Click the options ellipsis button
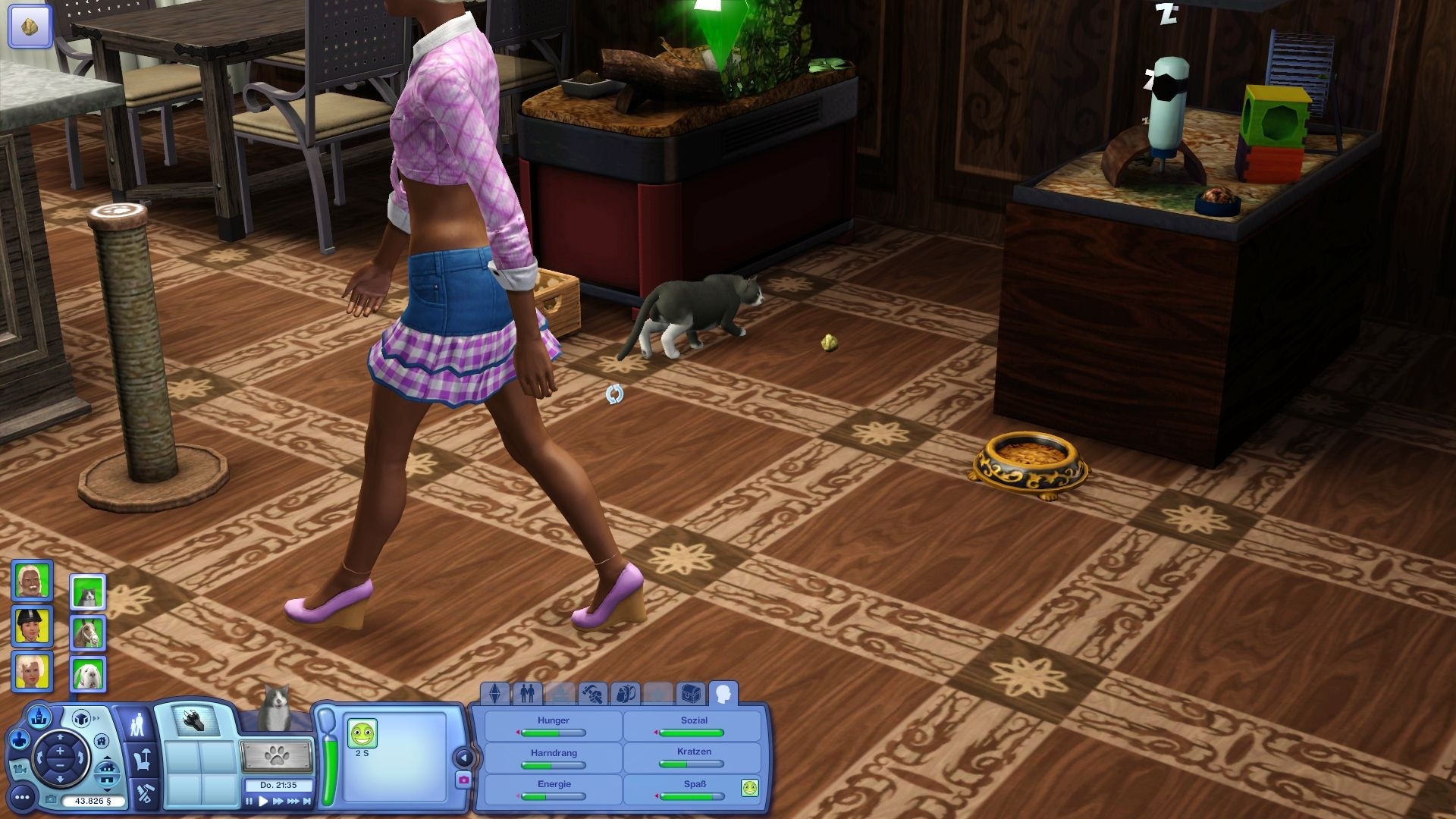The width and height of the screenshot is (1456, 819). tap(22, 797)
